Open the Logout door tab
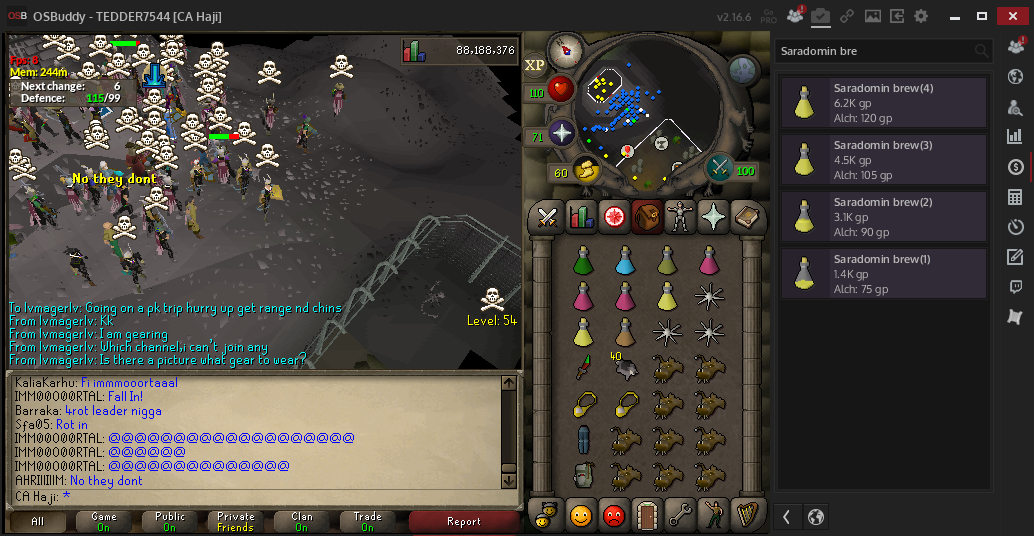 647,515
